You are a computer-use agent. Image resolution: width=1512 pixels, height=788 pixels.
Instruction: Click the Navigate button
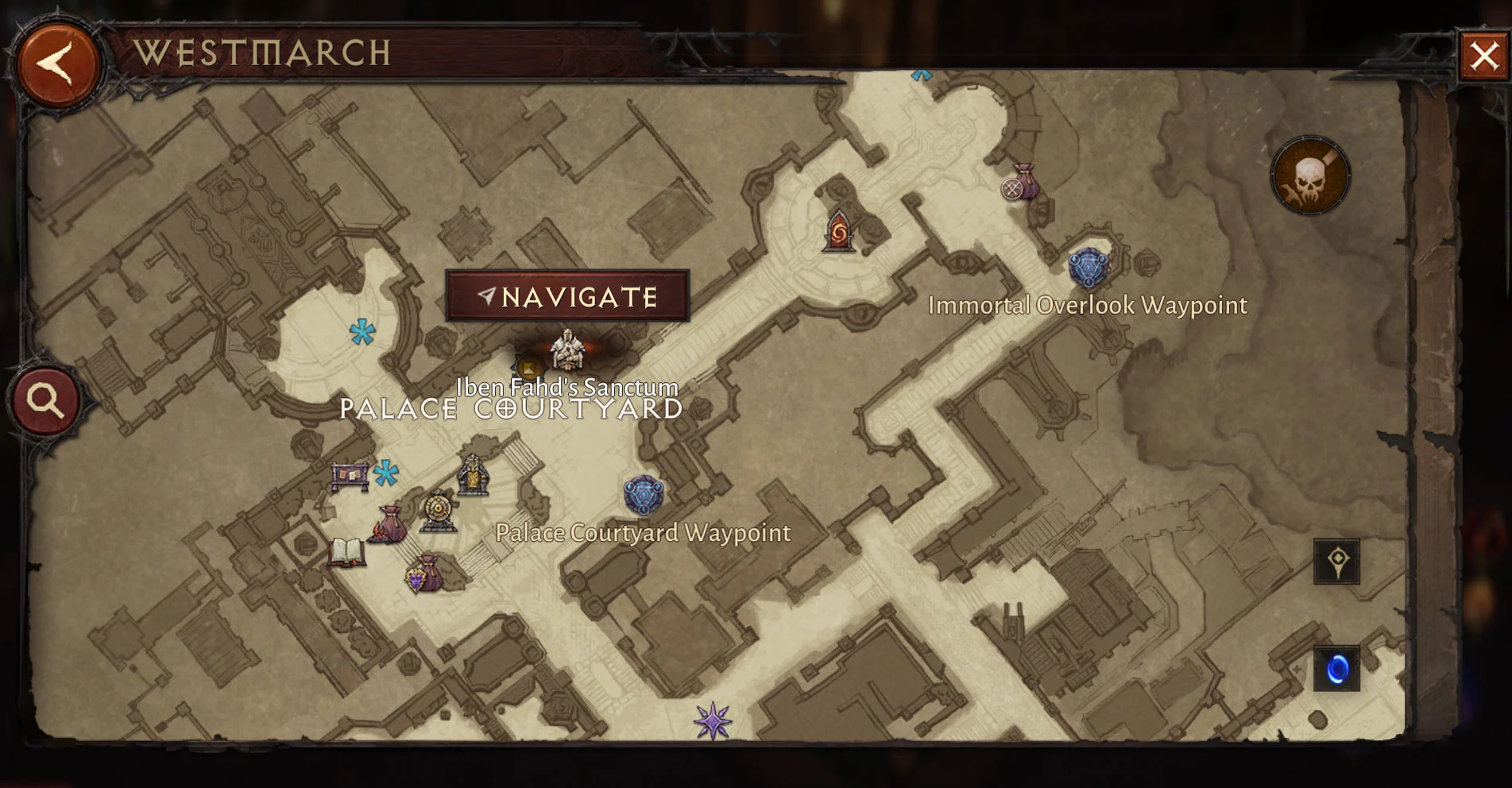pos(567,296)
